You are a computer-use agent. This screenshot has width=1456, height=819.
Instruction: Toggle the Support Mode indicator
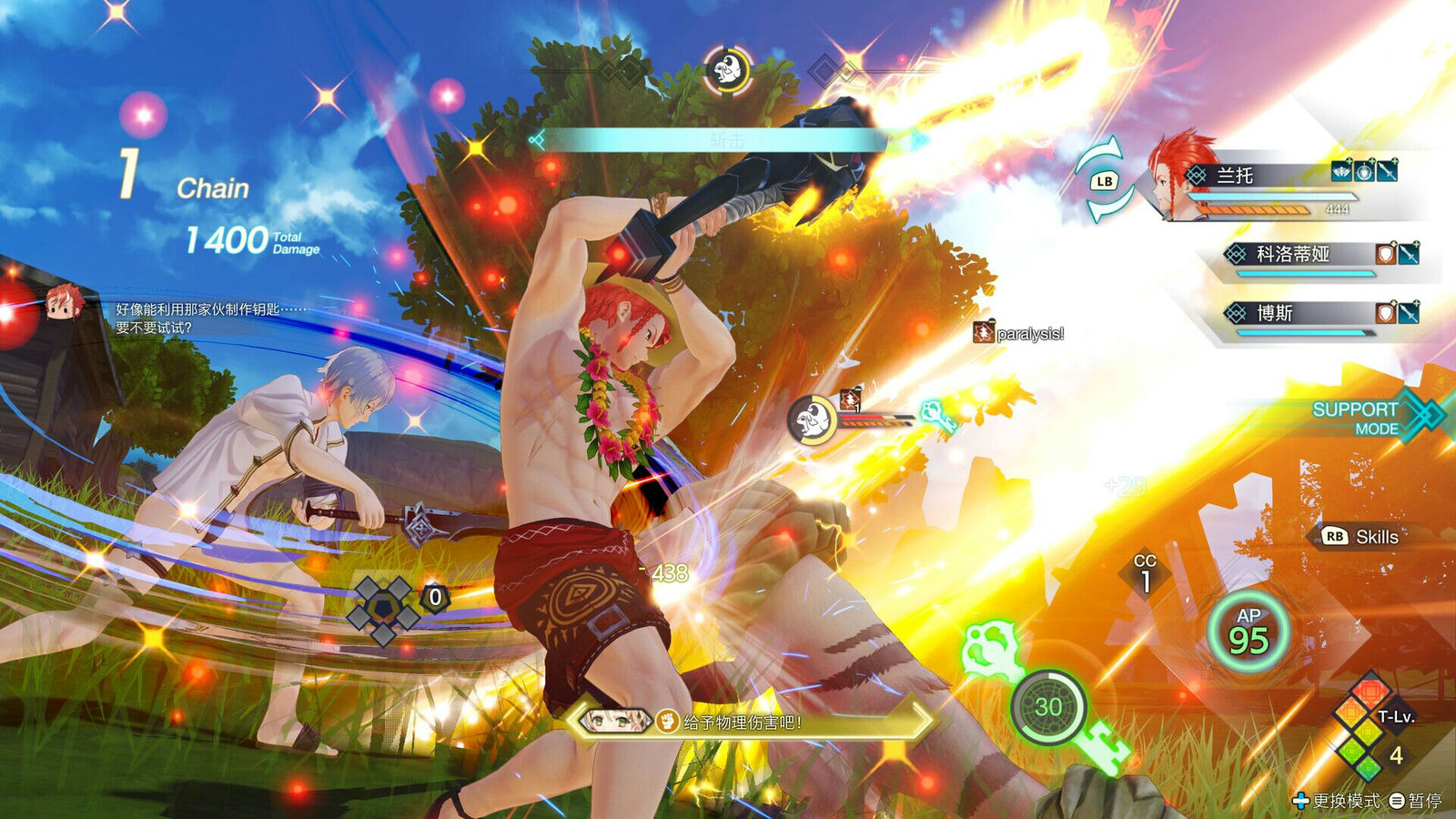pos(1365,418)
